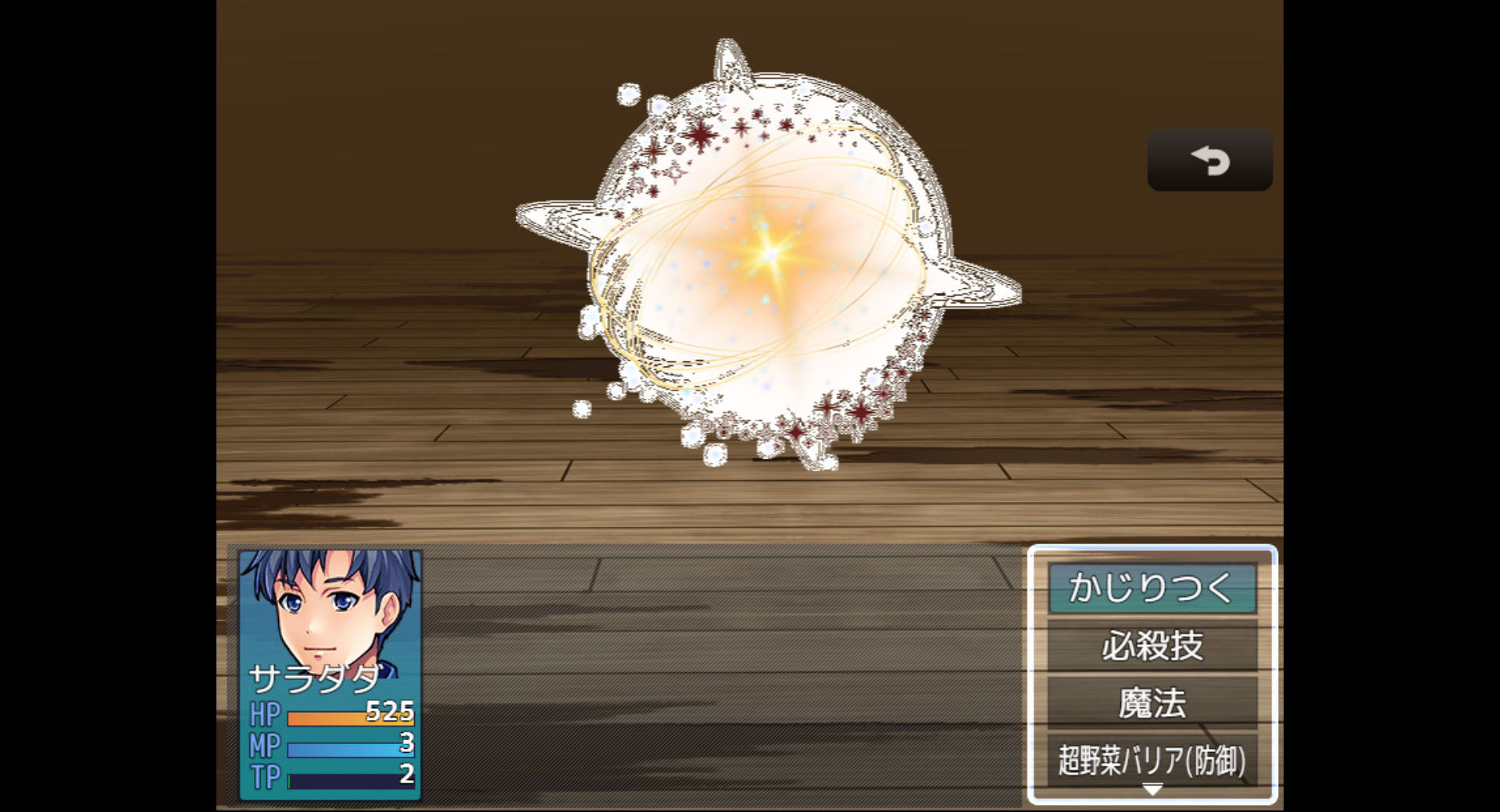Choose the 必殺技 command
Viewport: 1500px width, 812px height.
click(1152, 646)
